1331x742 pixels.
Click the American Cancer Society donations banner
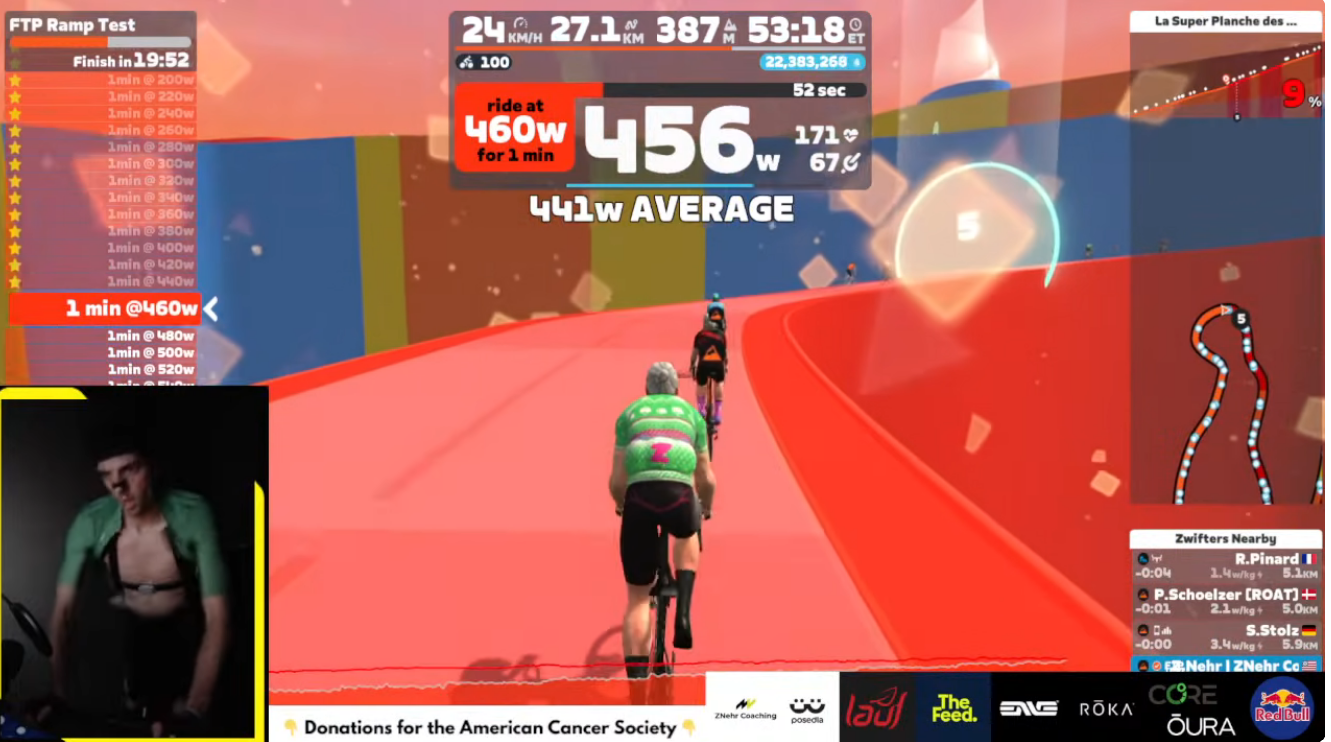pyautogui.click(x=489, y=727)
